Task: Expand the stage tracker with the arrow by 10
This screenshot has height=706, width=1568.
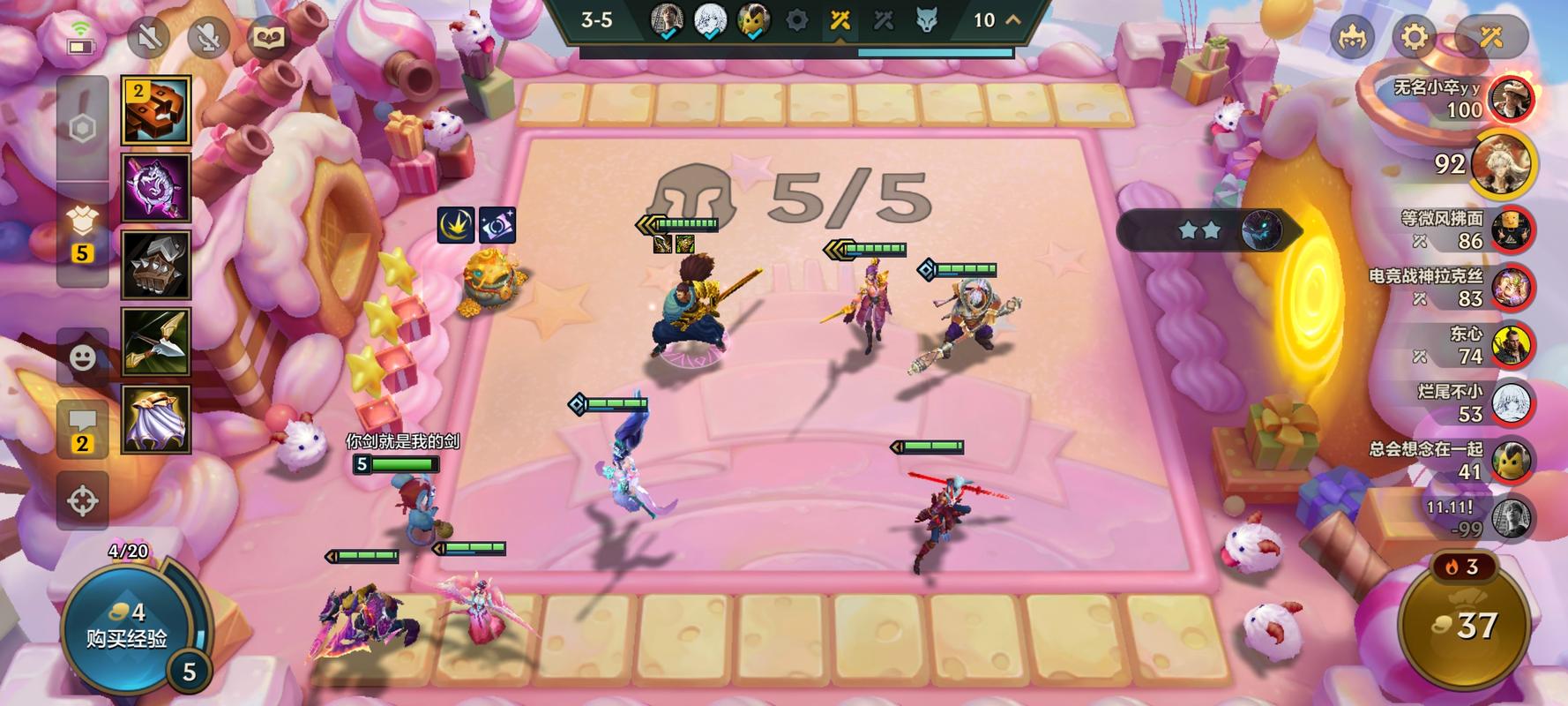Action: (x=1013, y=19)
